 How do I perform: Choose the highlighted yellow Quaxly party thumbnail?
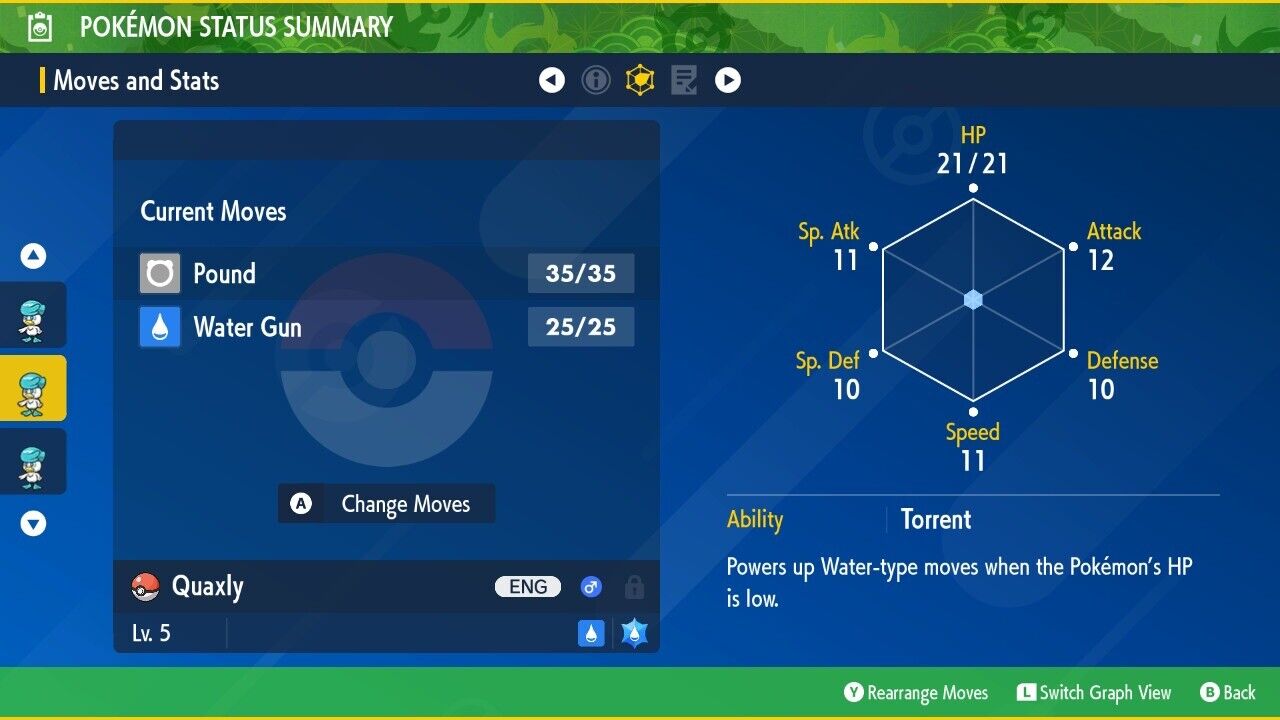point(33,388)
